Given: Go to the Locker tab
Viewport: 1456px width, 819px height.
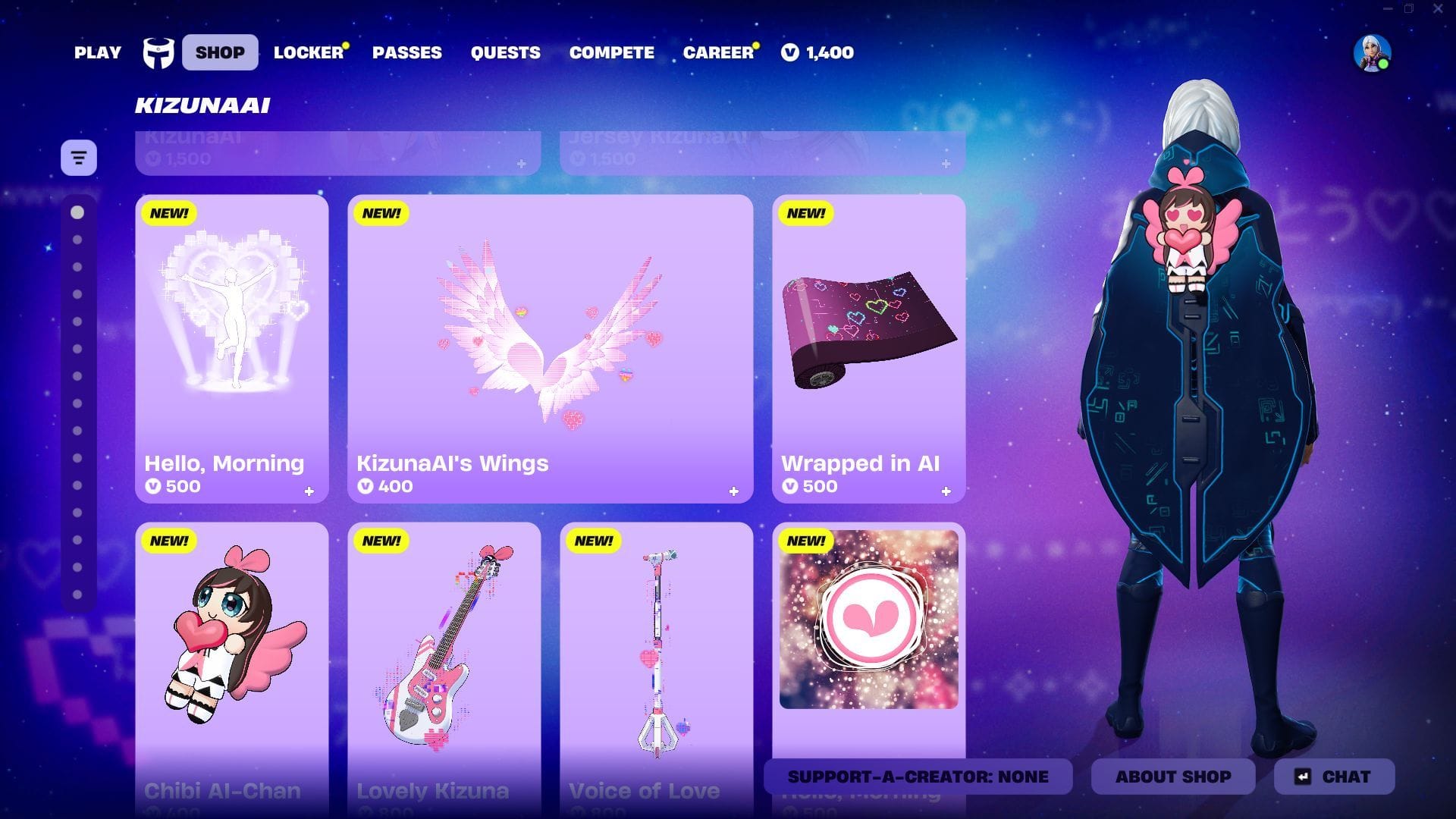Looking at the screenshot, I should [x=308, y=52].
